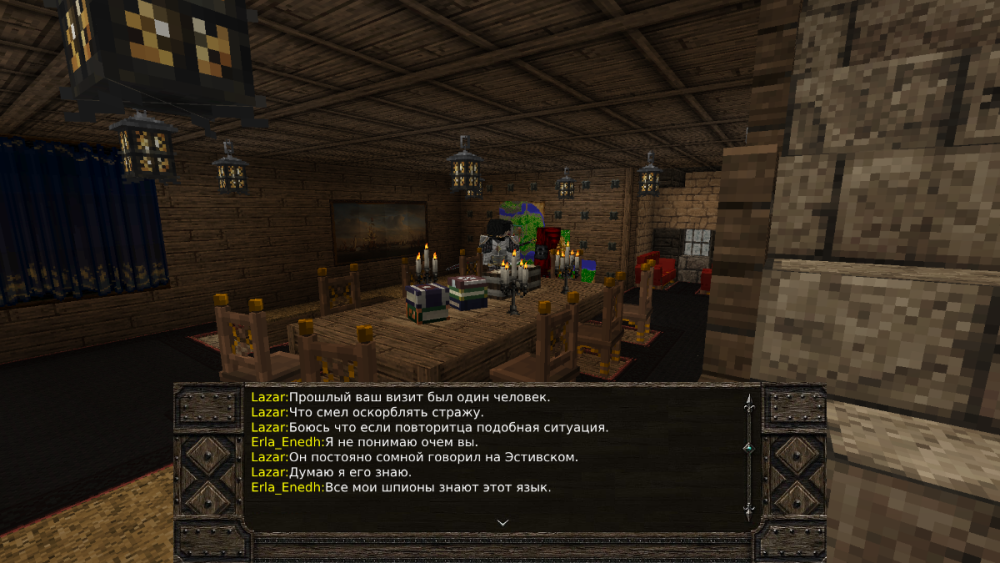Click the bottom arrow of the chat scrollbar

click(x=747, y=510)
